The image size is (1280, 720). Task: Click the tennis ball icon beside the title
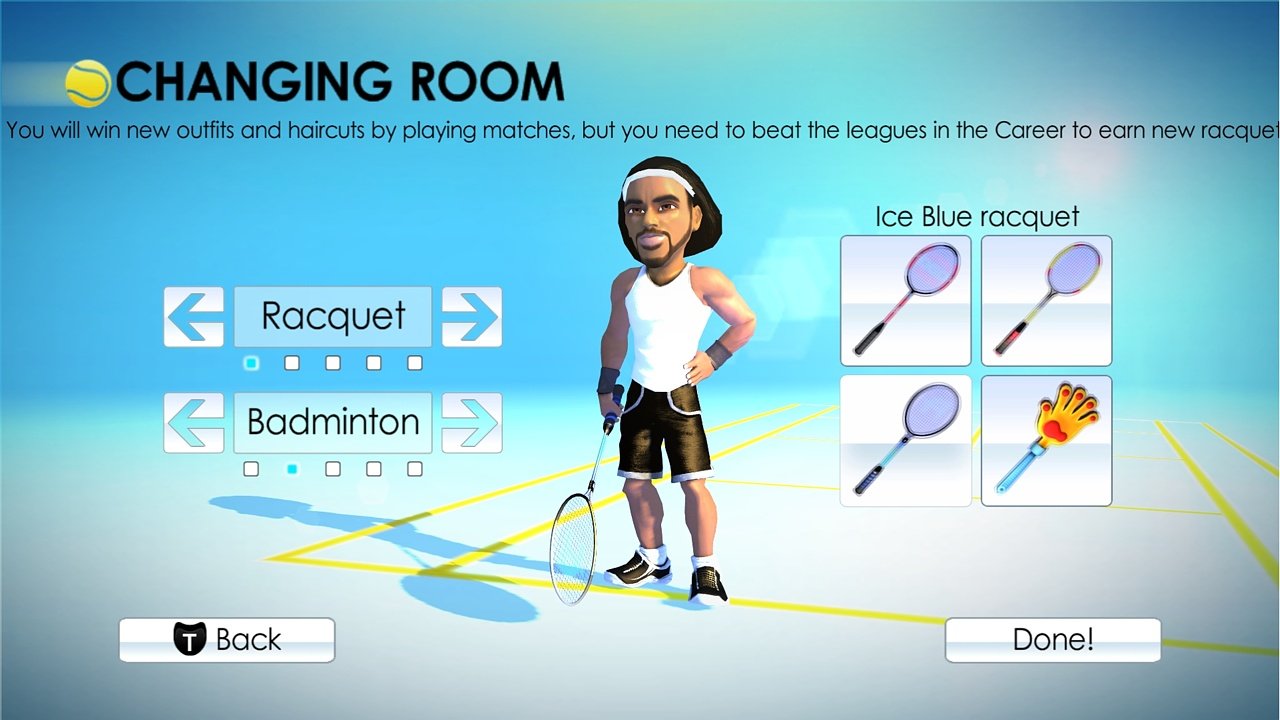click(x=86, y=78)
